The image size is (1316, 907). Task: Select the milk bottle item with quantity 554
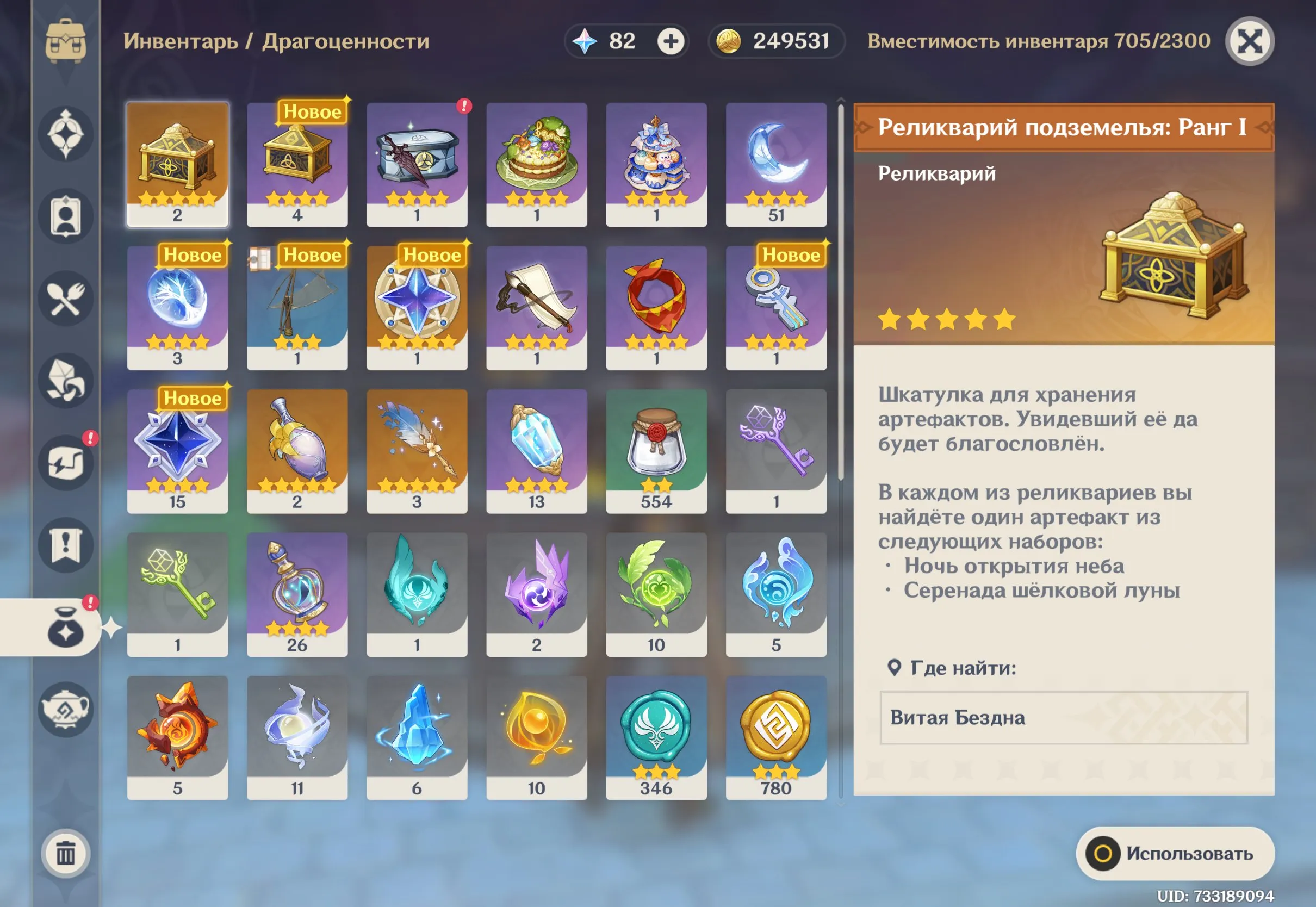point(656,449)
